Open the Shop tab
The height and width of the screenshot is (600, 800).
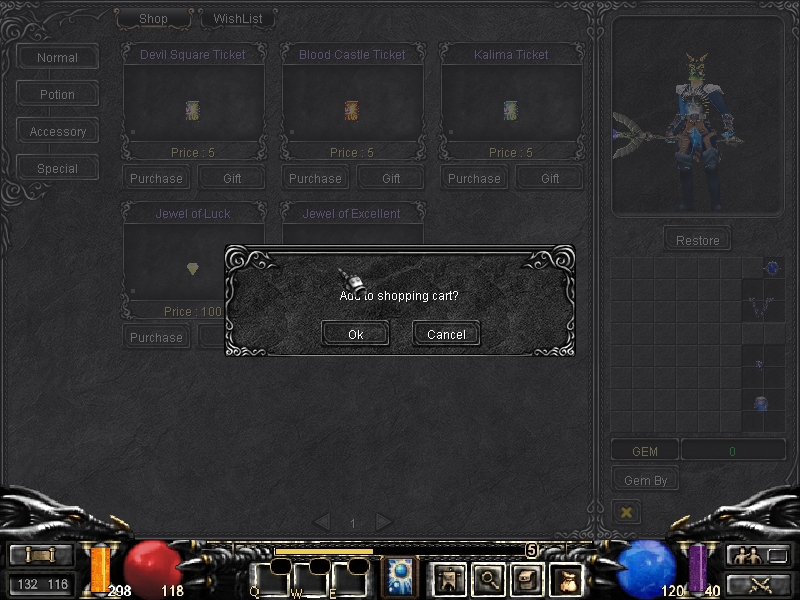click(153, 19)
